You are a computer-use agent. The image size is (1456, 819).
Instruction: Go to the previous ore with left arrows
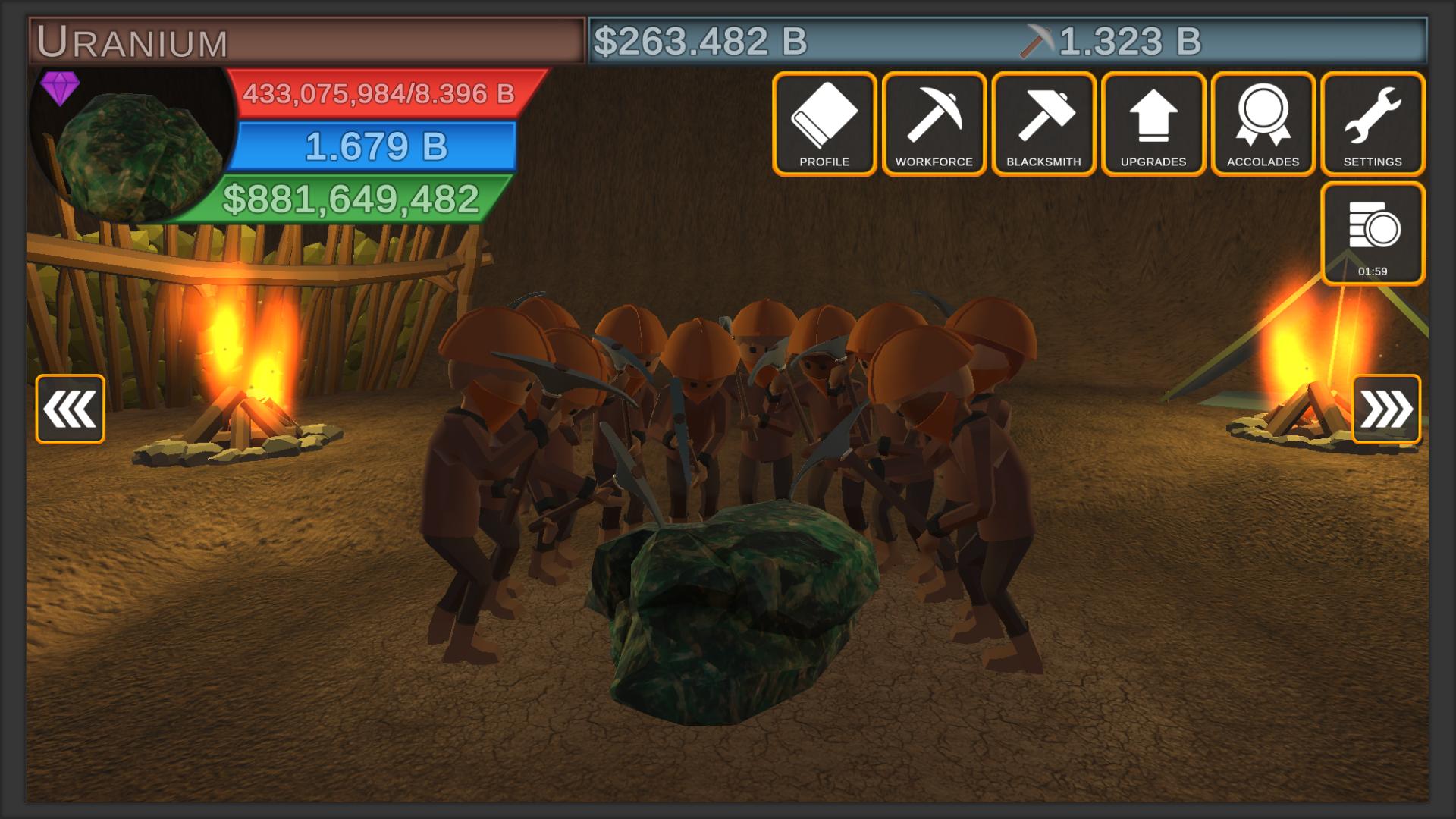click(70, 409)
